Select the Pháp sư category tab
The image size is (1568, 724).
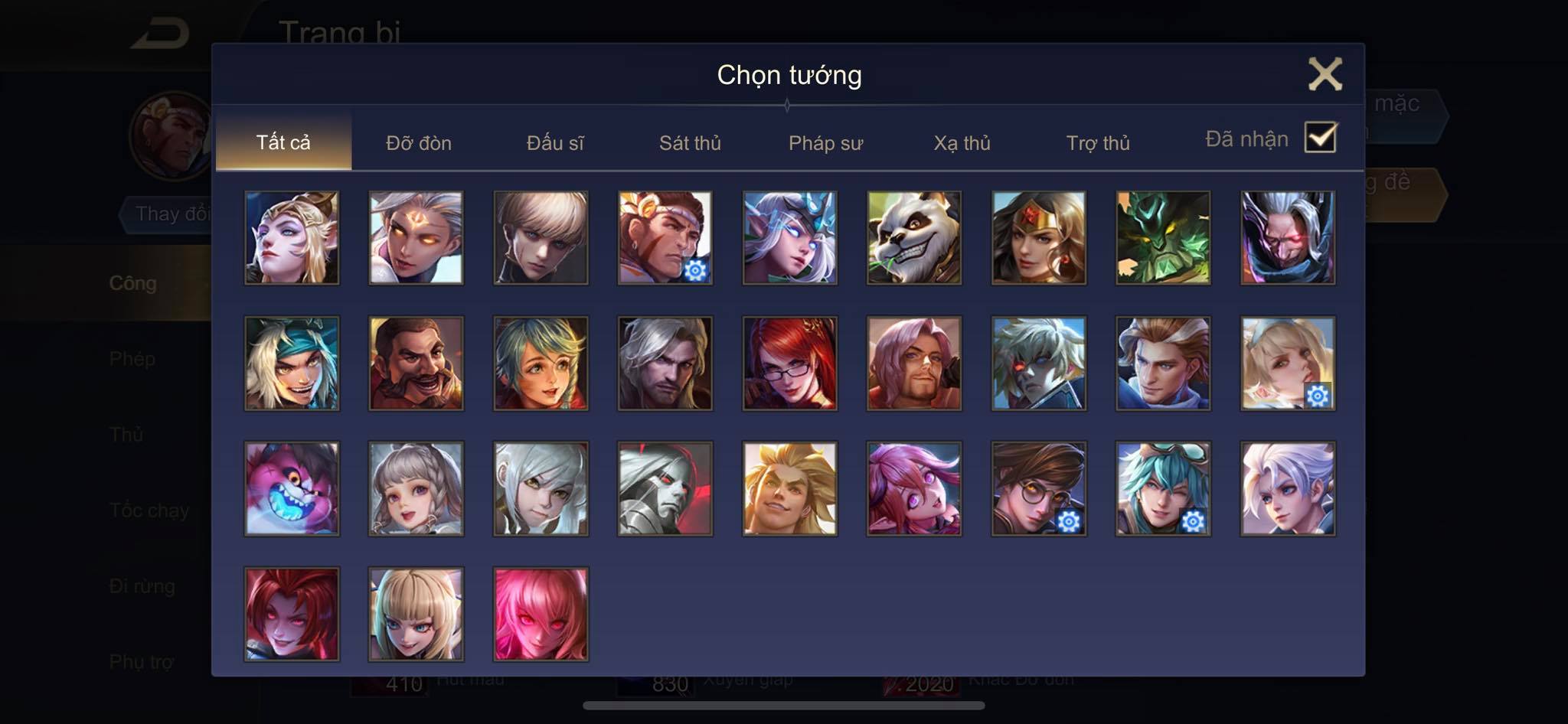(x=825, y=142)
